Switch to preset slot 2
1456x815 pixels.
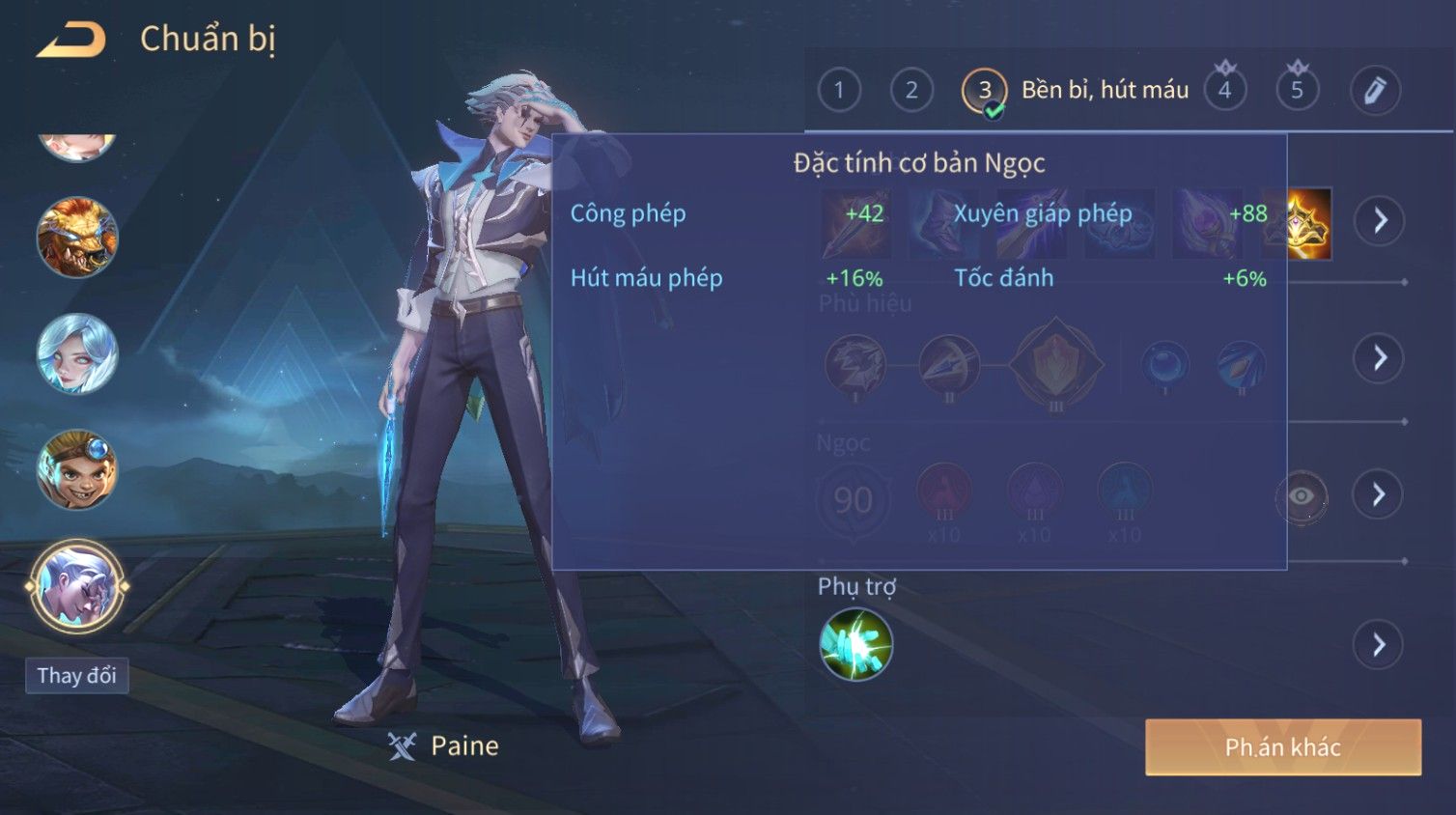tap(910, 91)
